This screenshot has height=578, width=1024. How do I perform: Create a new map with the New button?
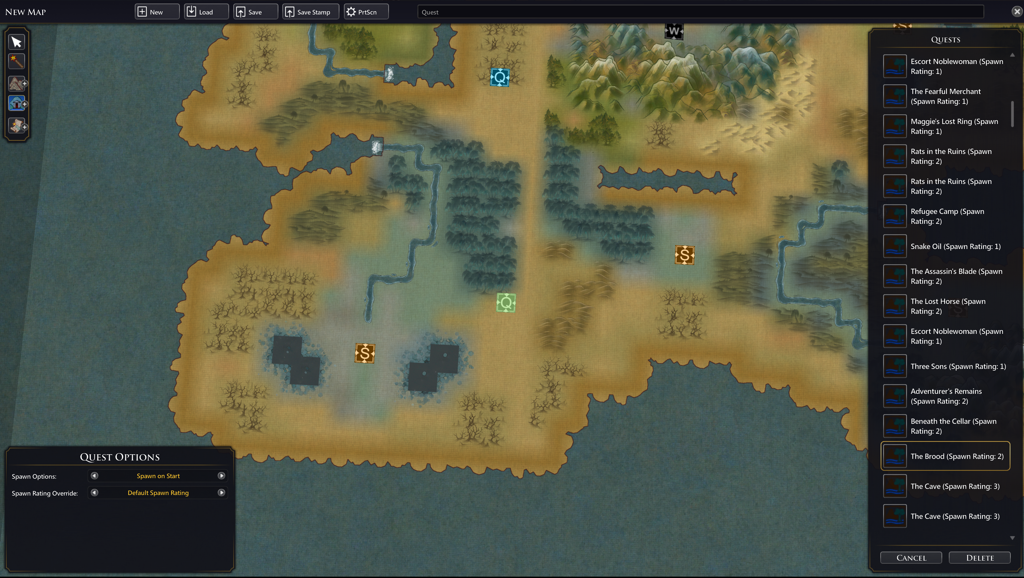coord(157,12)
